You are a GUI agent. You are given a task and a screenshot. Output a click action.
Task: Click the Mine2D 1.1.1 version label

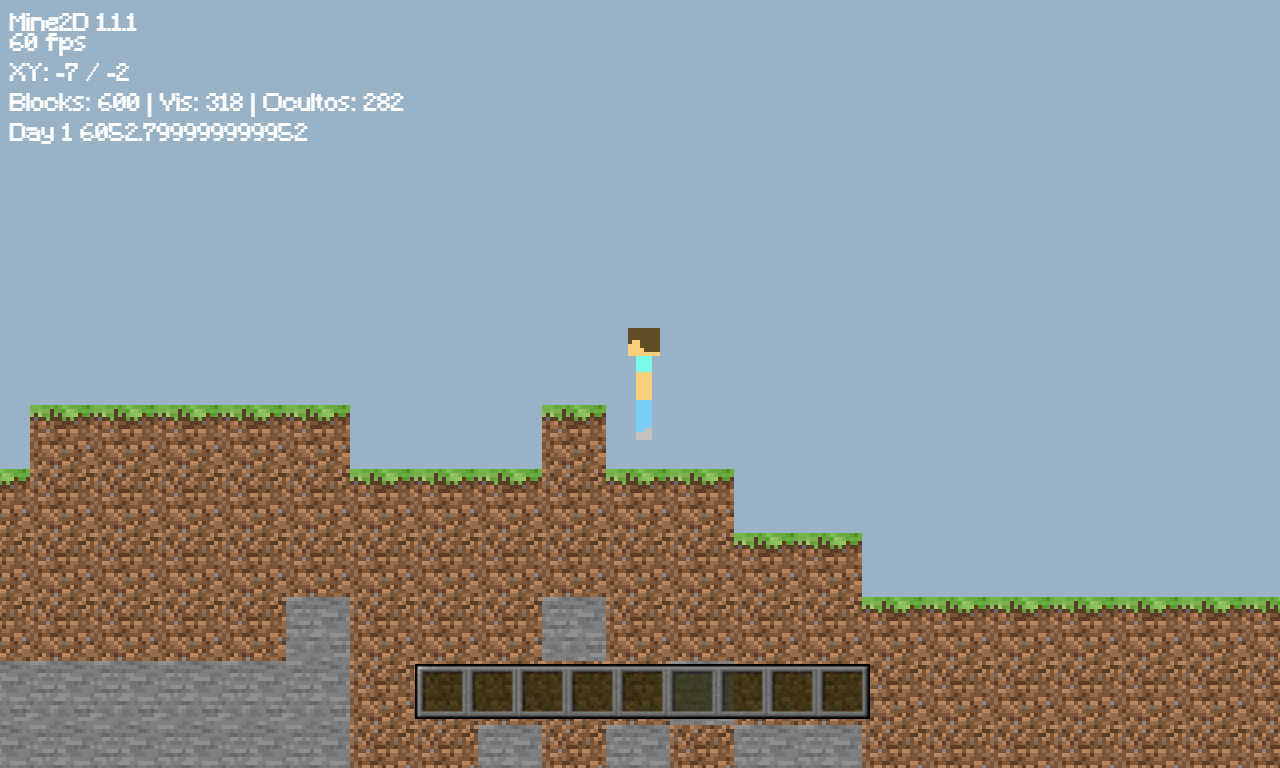(73, 20)
